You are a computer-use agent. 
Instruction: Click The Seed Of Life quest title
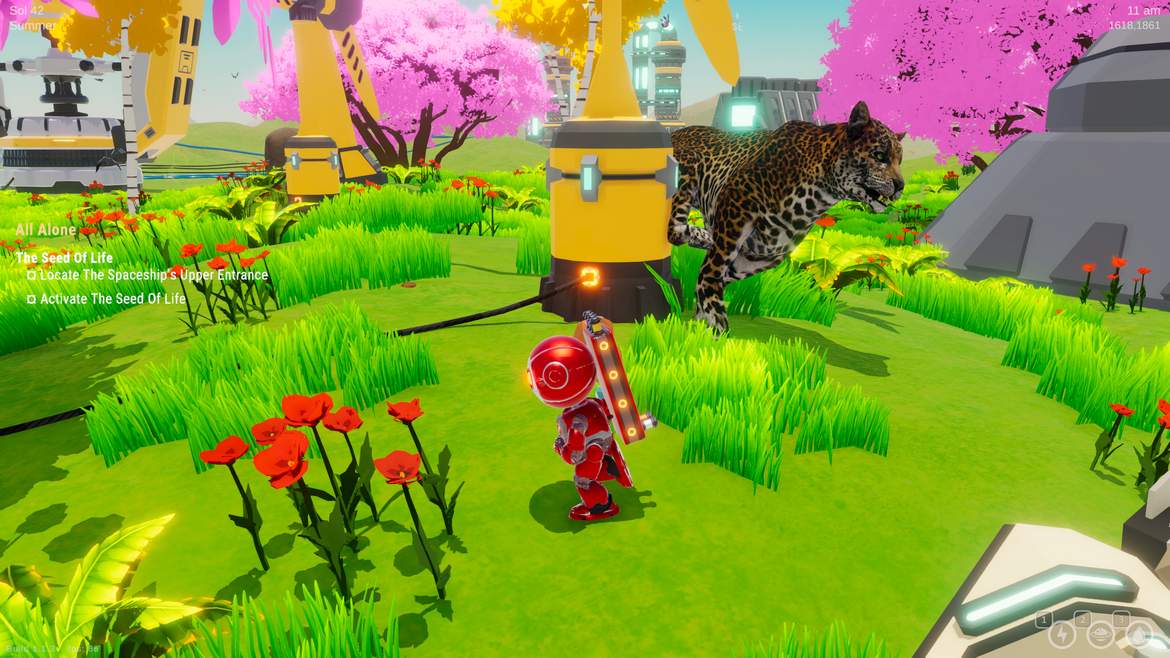click(65, 257)
